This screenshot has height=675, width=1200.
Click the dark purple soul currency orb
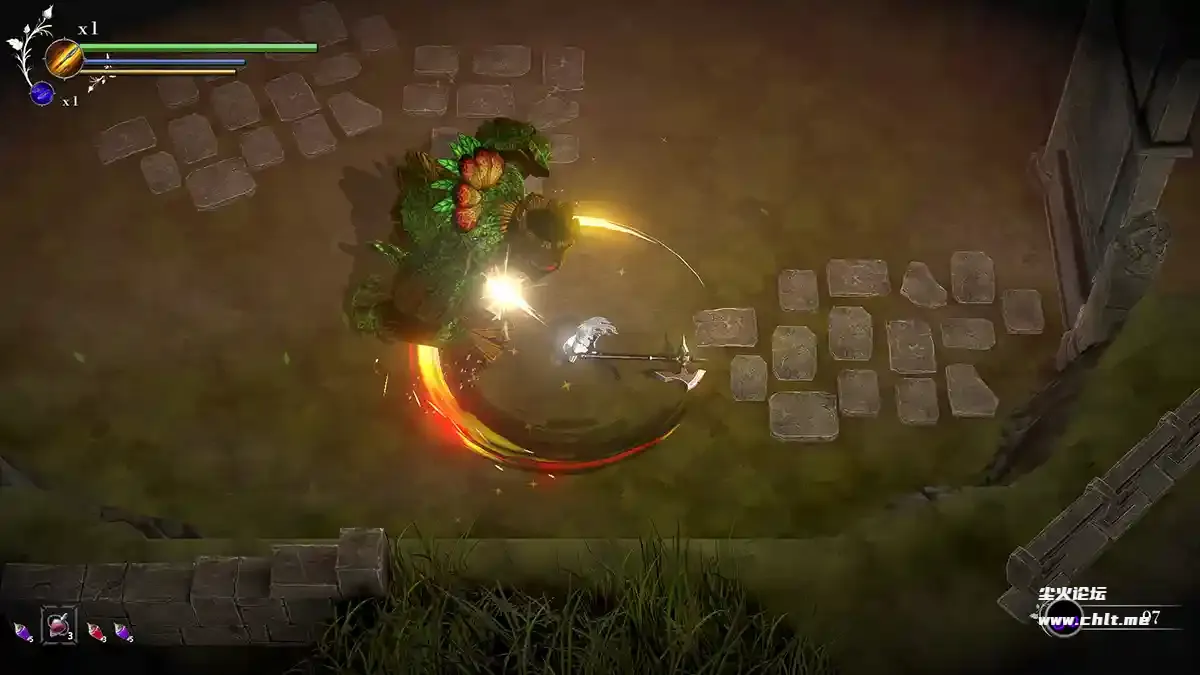pos(1062,620)
